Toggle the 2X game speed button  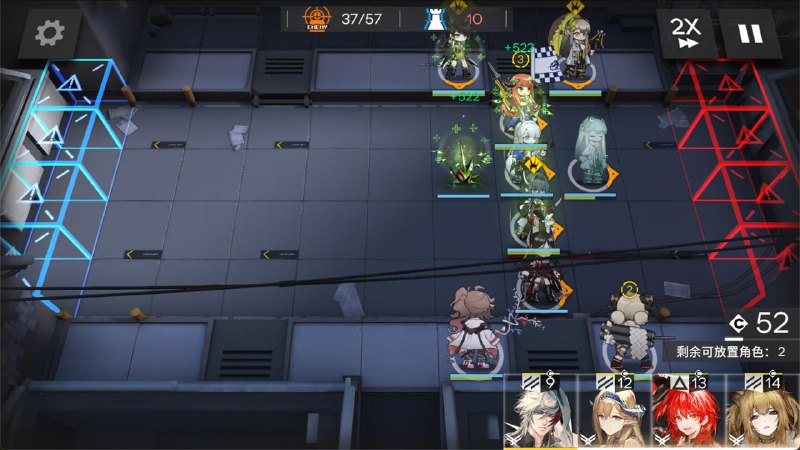pyautogui.click(x=685, y=35)
